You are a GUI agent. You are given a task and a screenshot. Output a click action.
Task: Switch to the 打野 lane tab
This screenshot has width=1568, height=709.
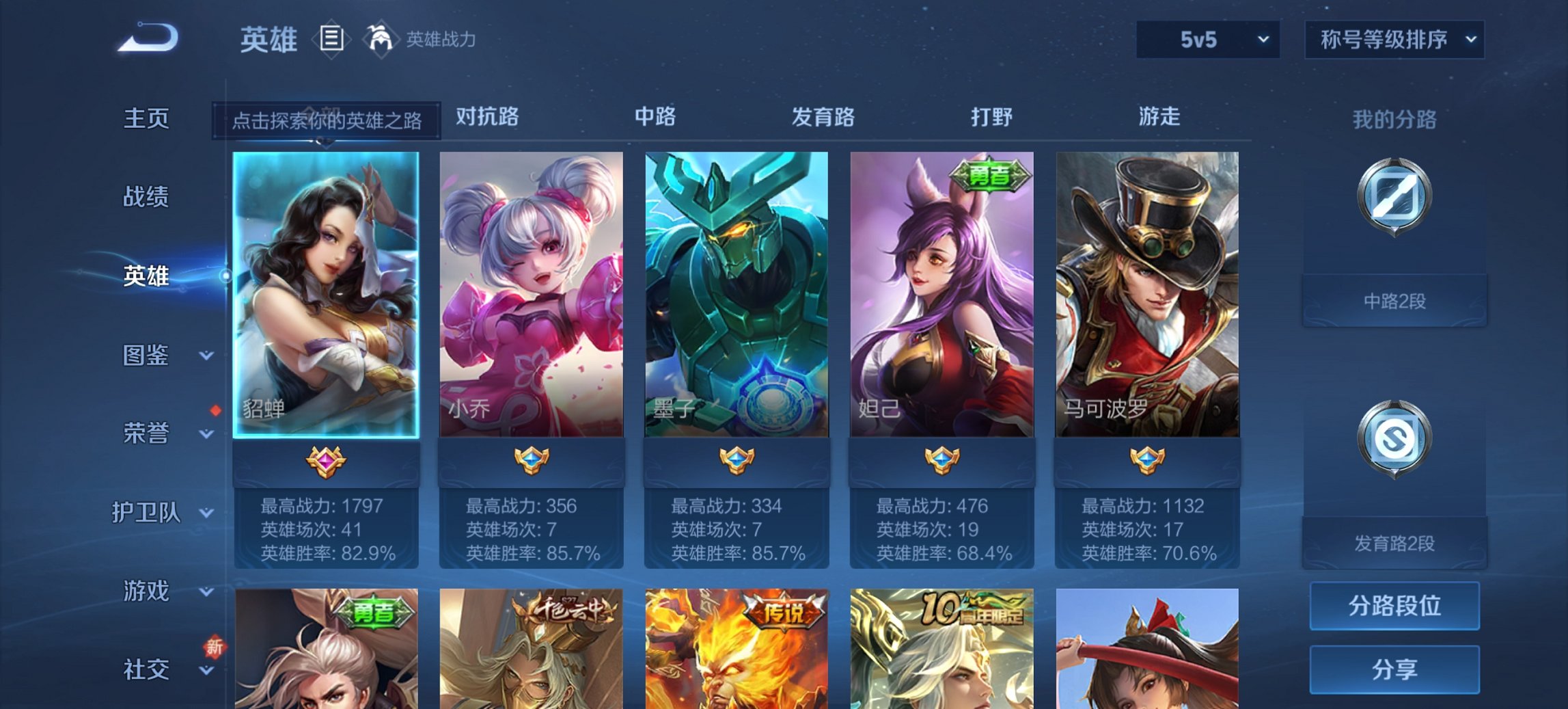coord(994,117)
